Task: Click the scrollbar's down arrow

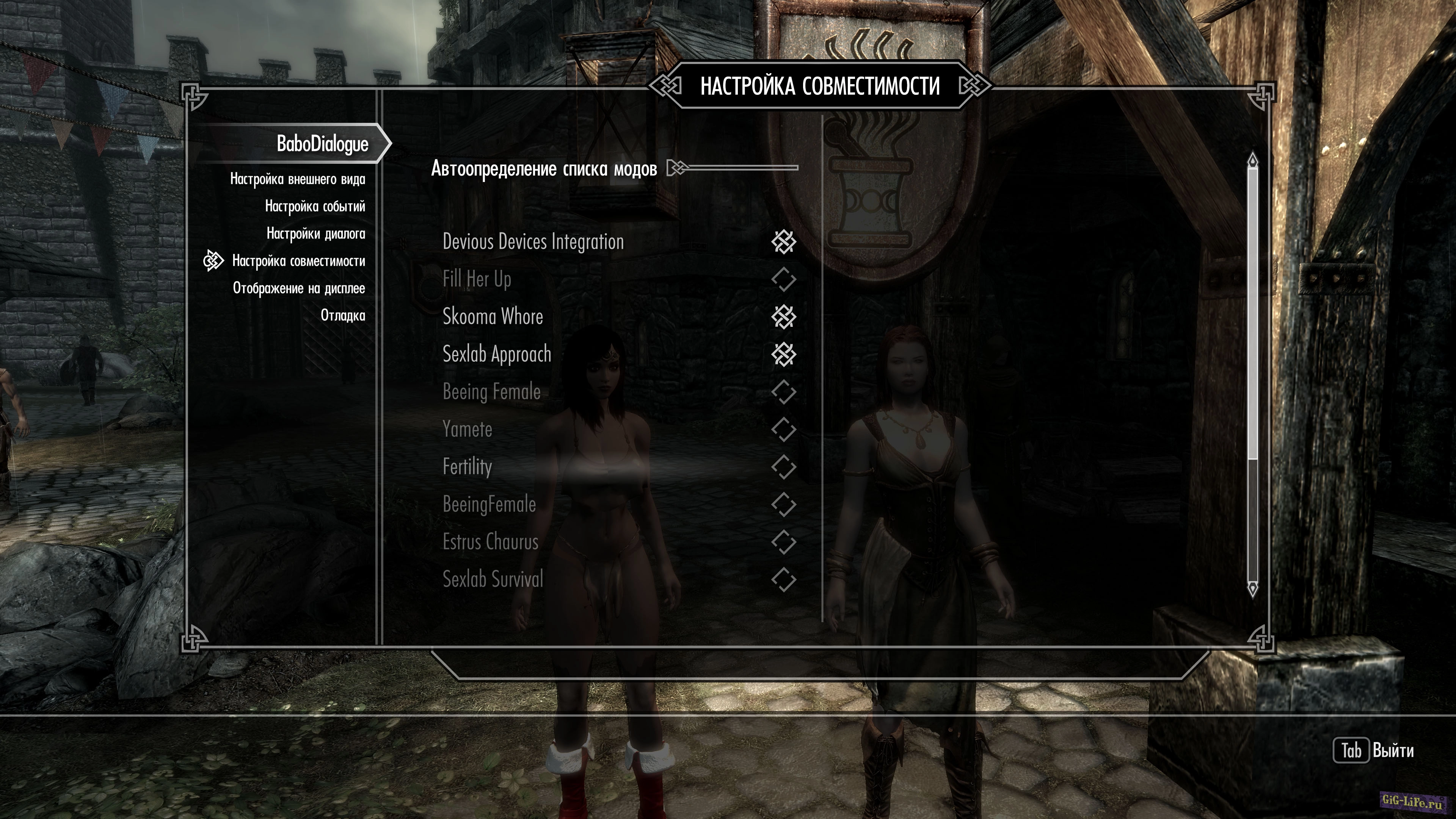Action: tap(1252, 589)
